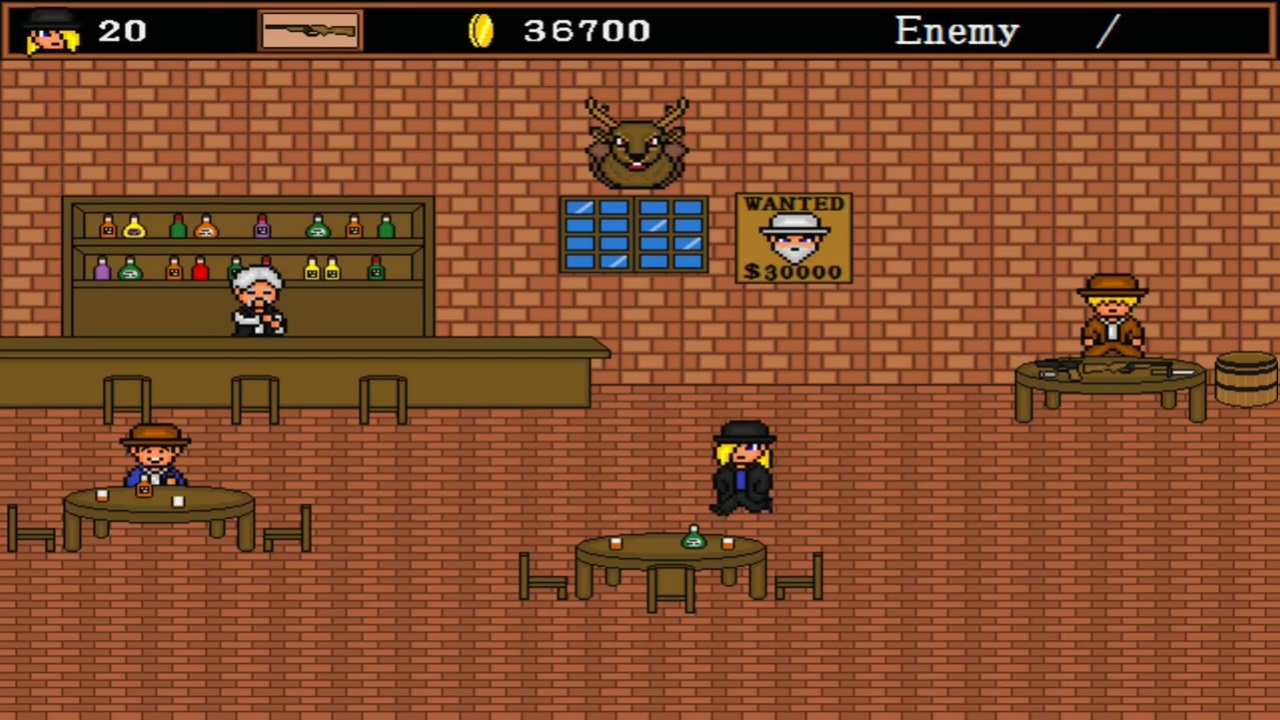
Task: Click the shotgun weapon icon in the HUD
Action: click(x=310, y=30)
